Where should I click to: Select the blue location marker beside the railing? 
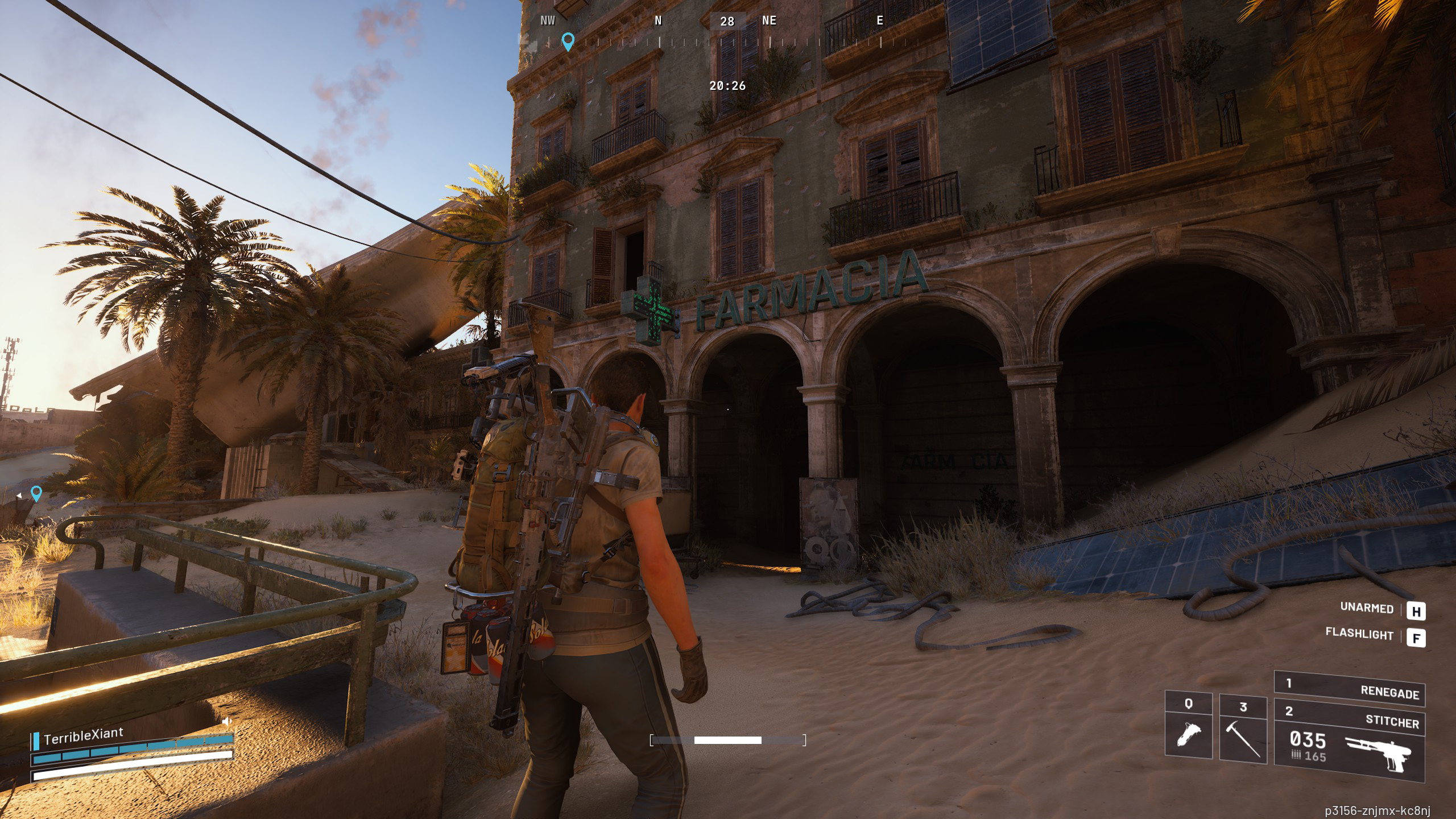36,493
